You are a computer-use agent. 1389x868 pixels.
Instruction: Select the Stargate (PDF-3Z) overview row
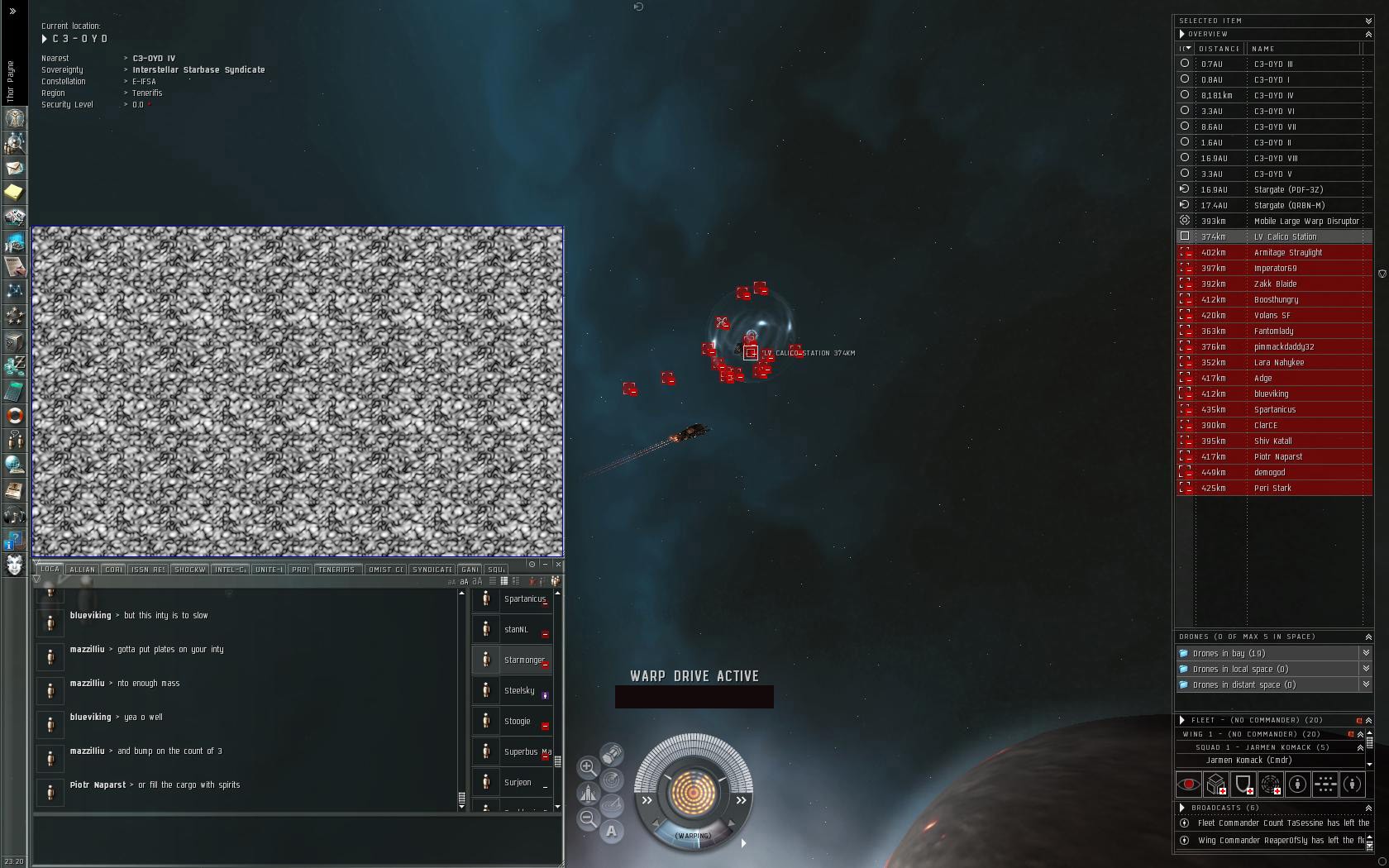pos(1287,190)
